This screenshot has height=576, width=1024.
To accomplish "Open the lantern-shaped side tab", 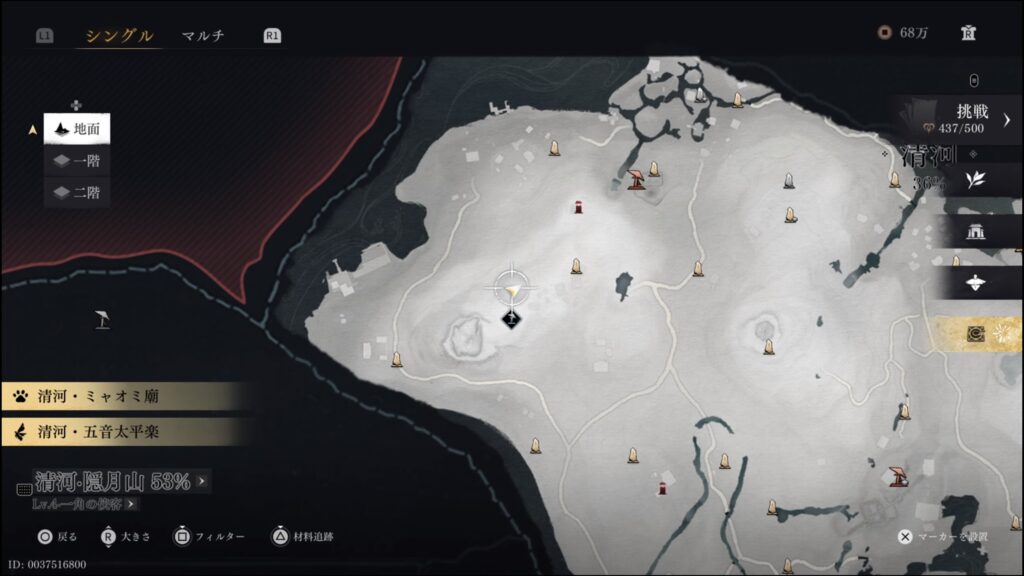I will tap(976, 284).
